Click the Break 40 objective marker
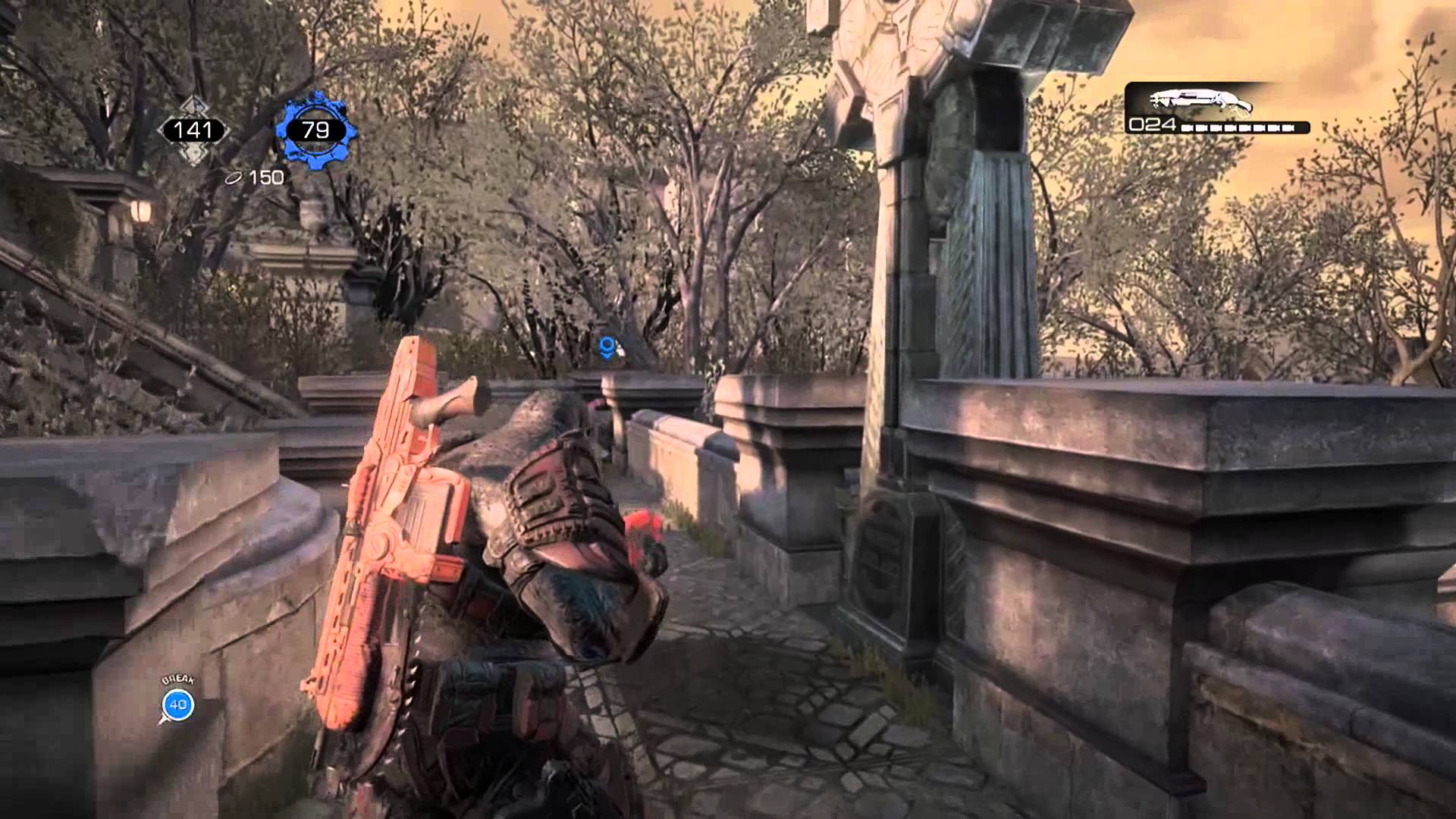 click(x=178, y=704)
